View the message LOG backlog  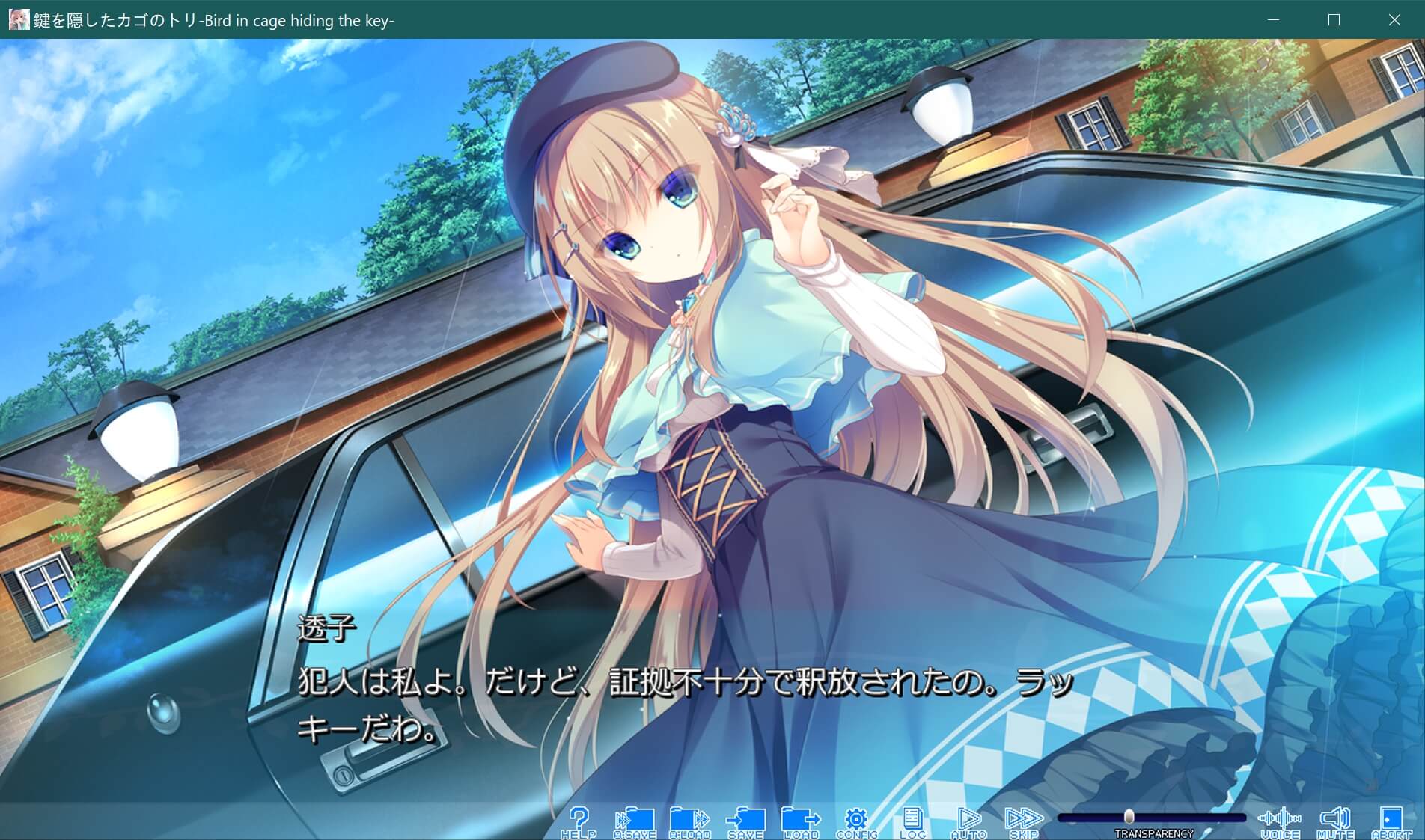pos(913,820)
